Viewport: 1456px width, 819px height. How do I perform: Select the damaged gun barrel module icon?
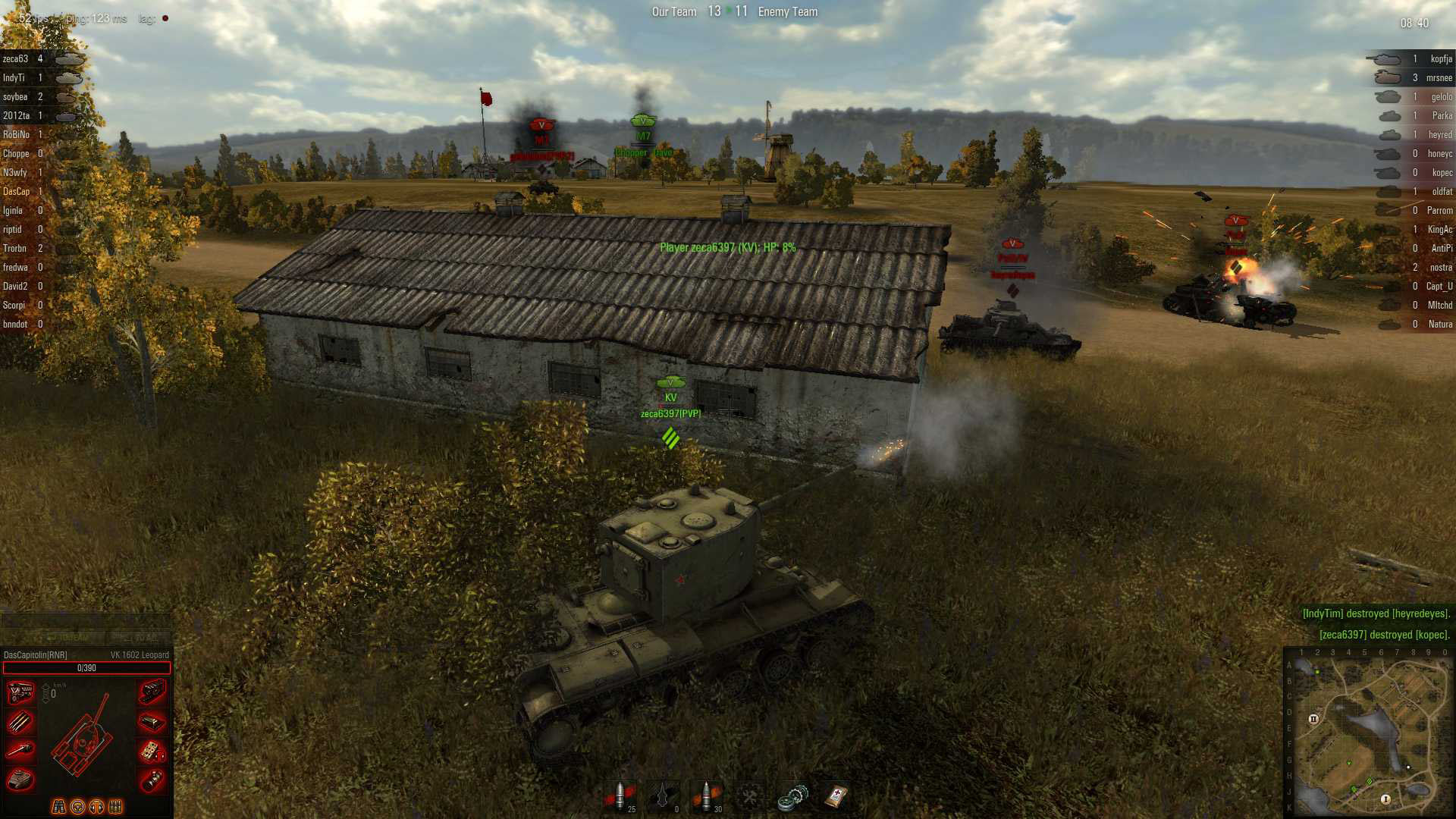click(20, 750)
